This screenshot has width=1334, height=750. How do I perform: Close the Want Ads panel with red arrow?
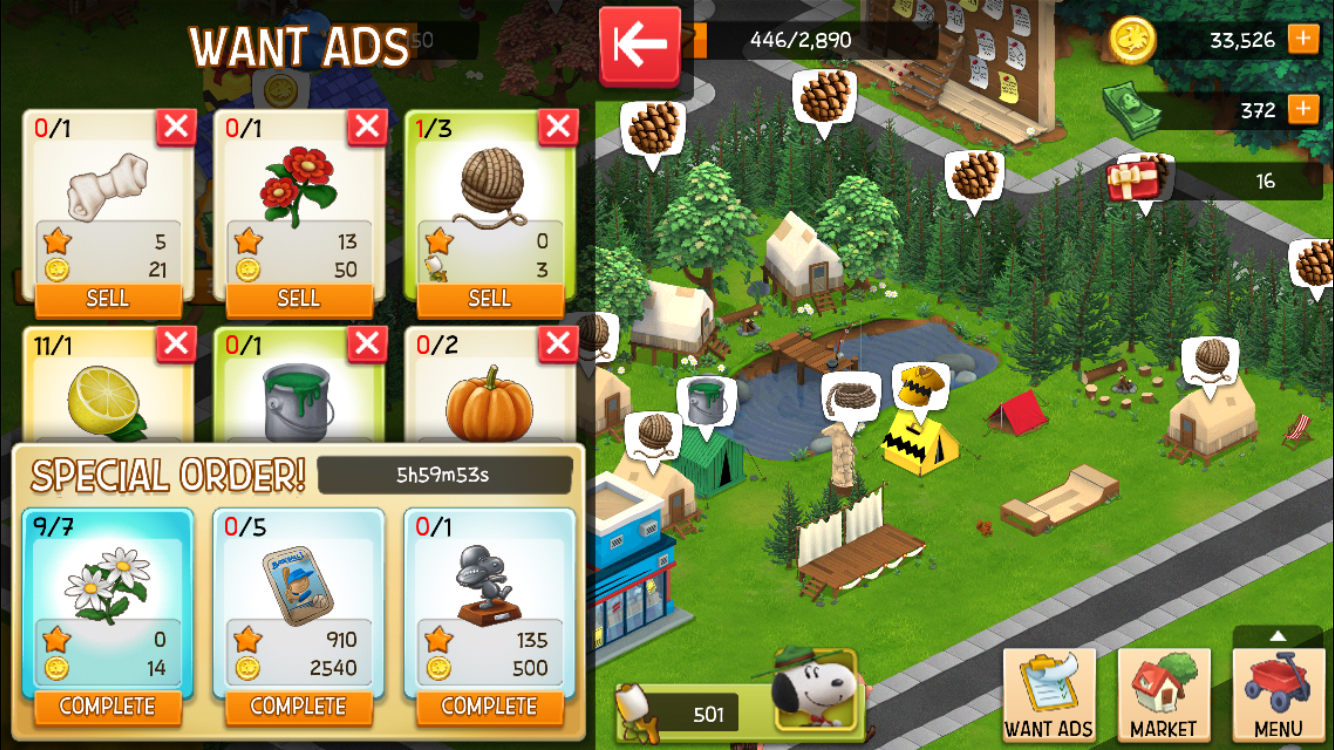click(x=640, y=46)
